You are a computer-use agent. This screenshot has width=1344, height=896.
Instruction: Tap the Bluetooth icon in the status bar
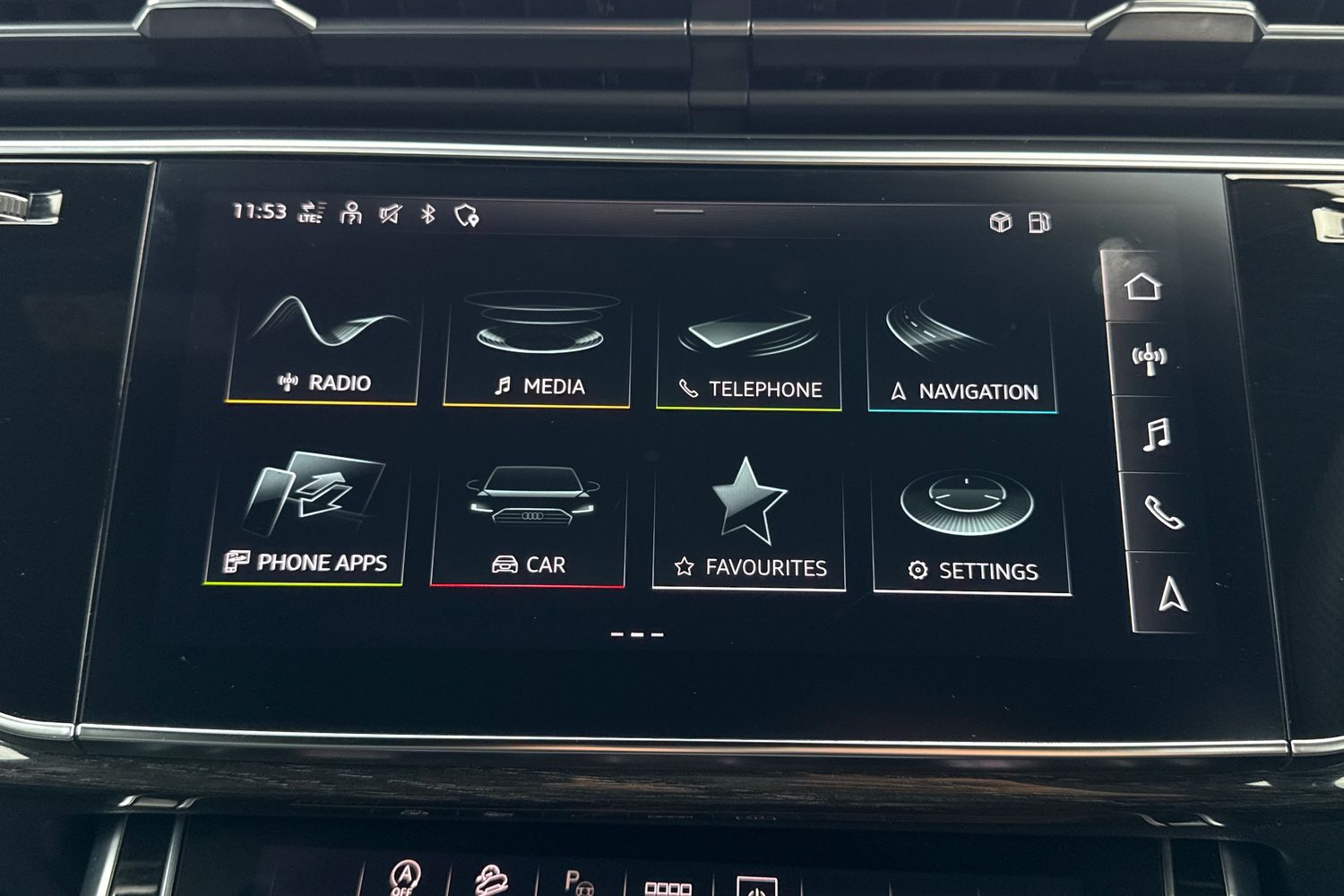428,213
